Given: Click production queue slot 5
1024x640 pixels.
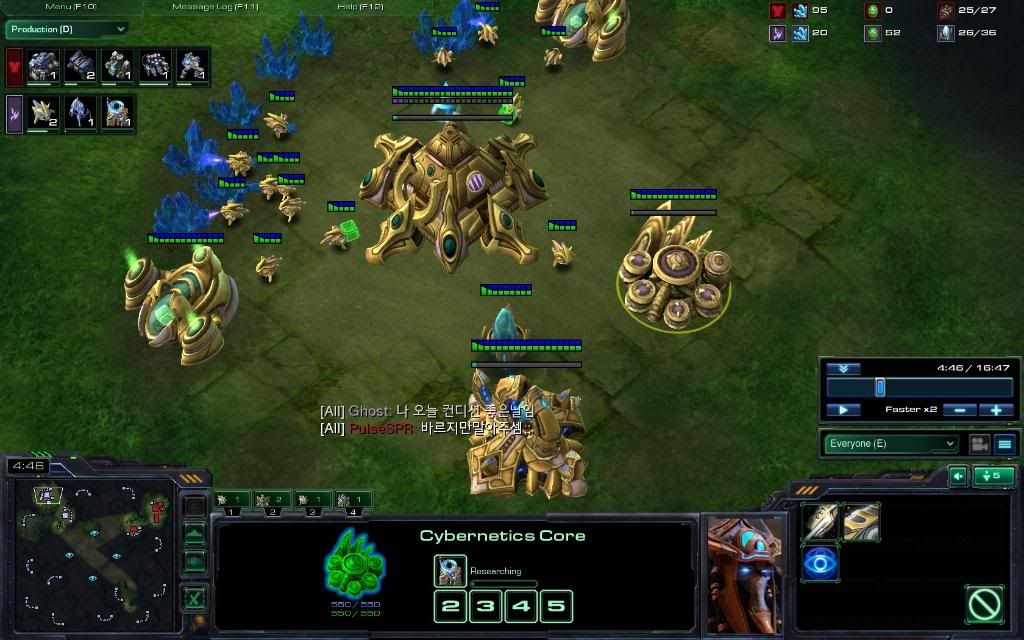Looking at the screenshot, I should [x=557, y=605].
